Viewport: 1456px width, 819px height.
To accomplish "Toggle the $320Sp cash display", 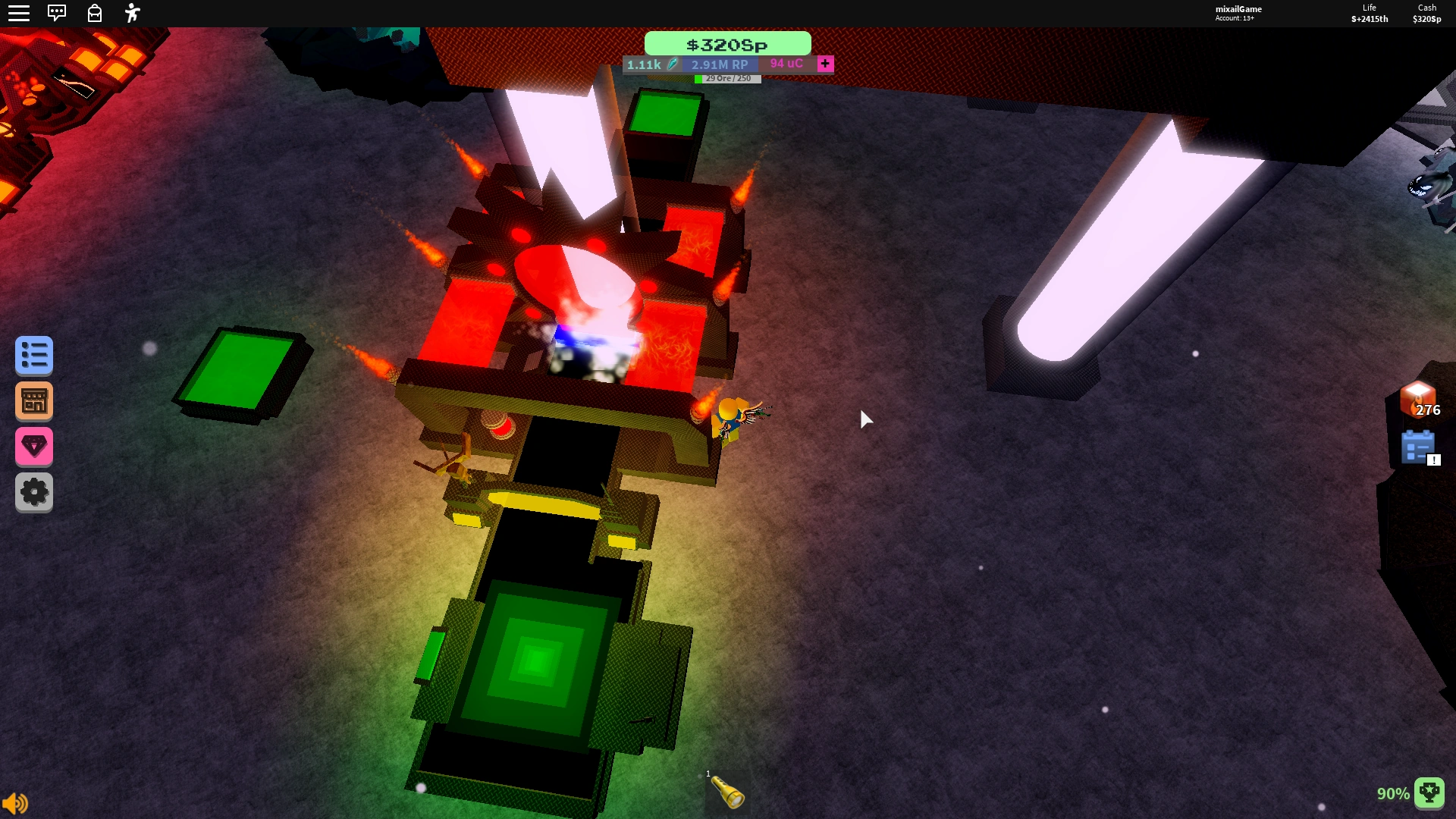I will click(x=726, y=44).
